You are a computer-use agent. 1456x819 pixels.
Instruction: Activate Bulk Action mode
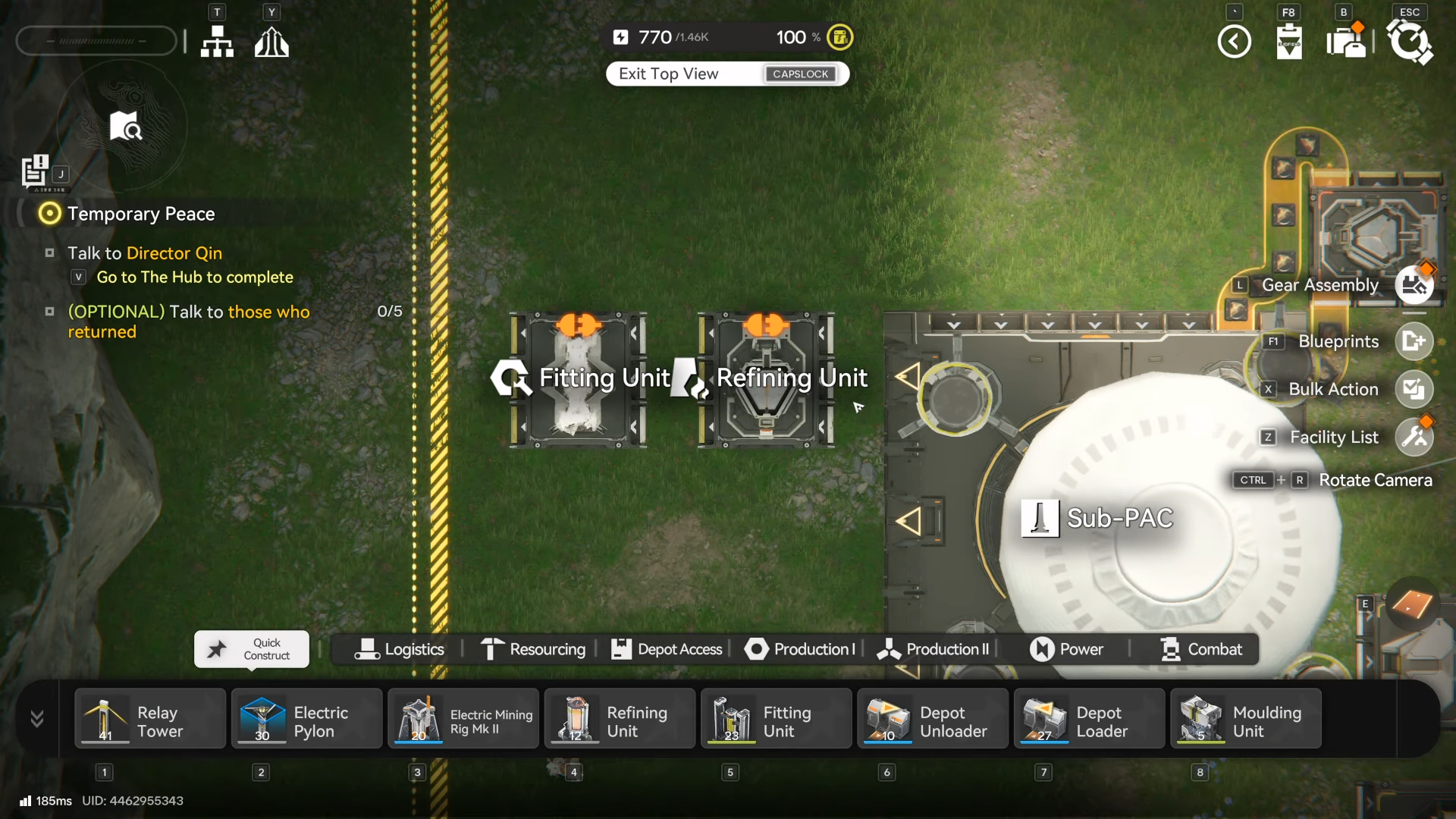tap(1414, 389)
